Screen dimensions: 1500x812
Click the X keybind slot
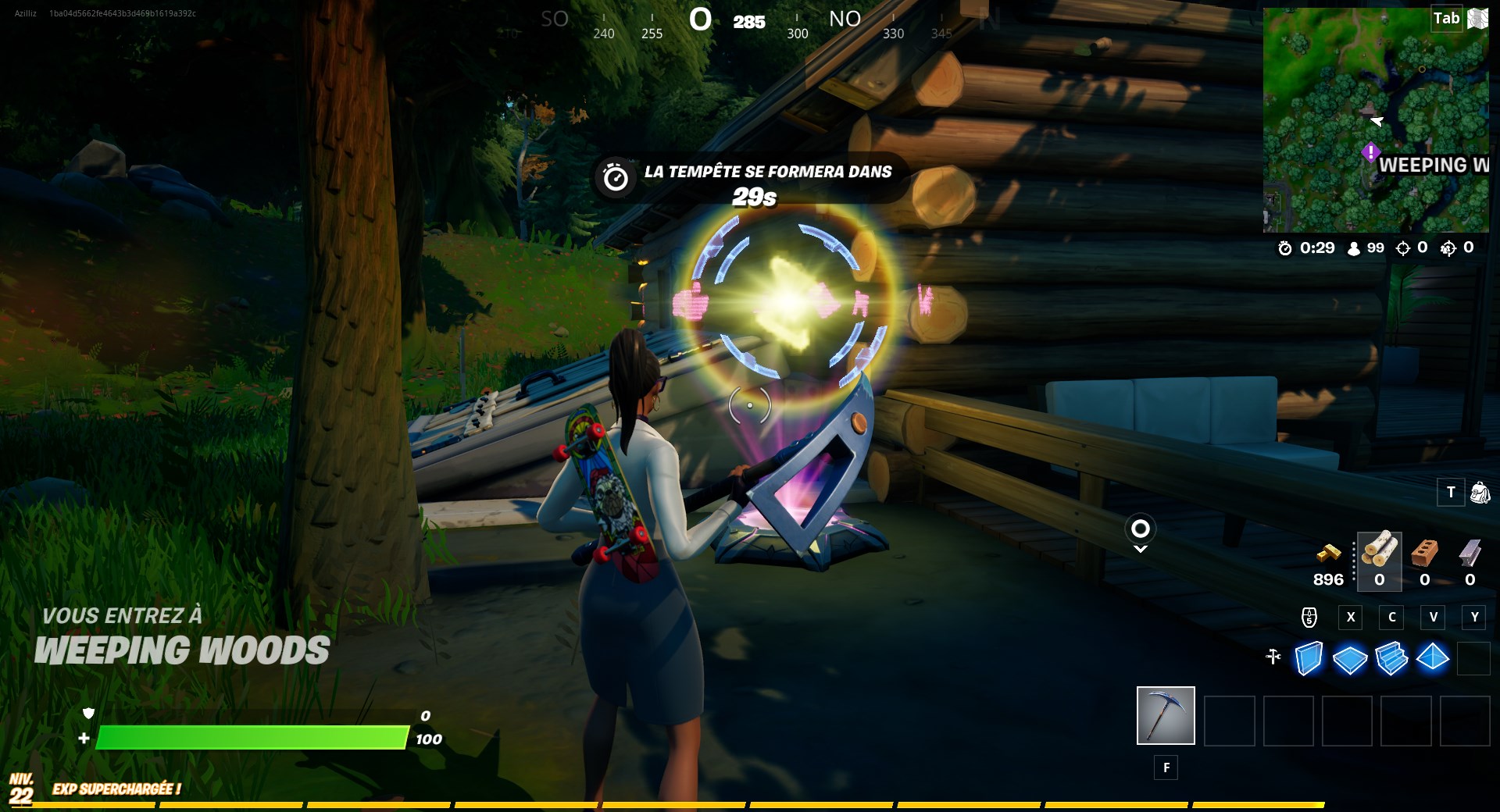pos(1350,618)
